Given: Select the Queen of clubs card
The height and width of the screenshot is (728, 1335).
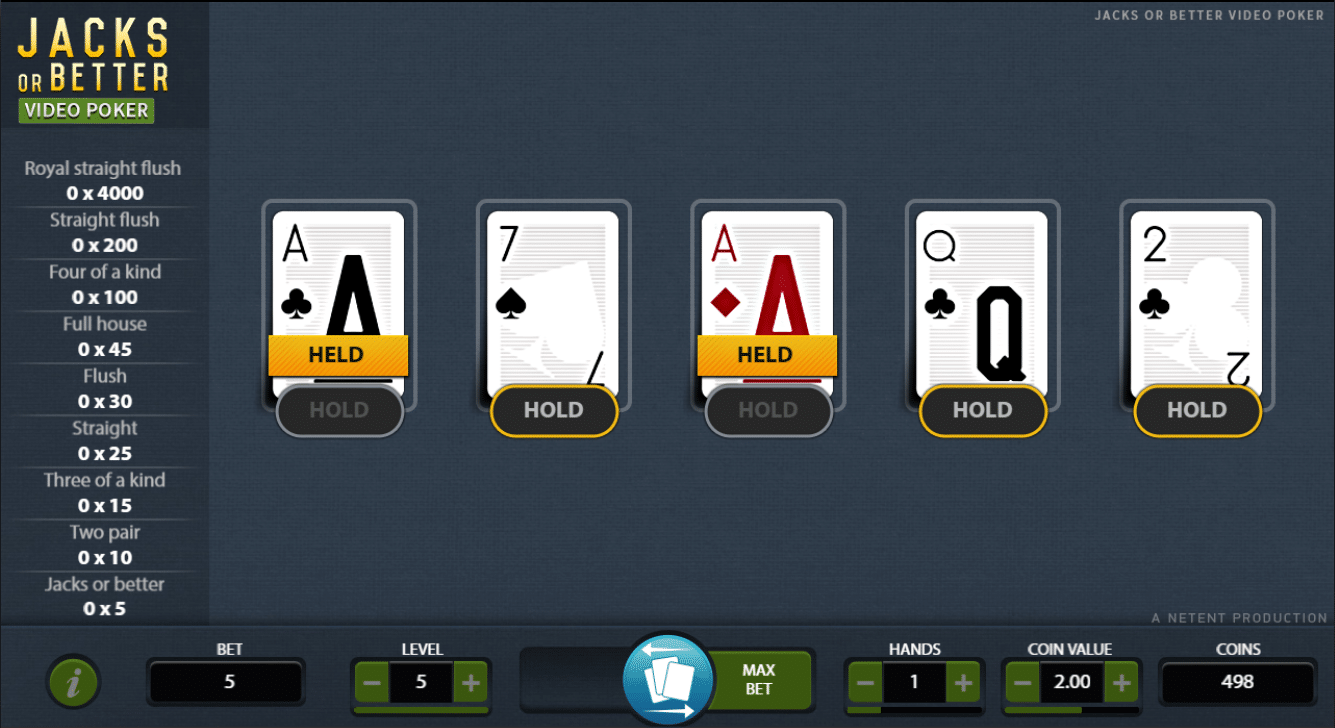Looking at the screenshot, I should click(982, 290).
